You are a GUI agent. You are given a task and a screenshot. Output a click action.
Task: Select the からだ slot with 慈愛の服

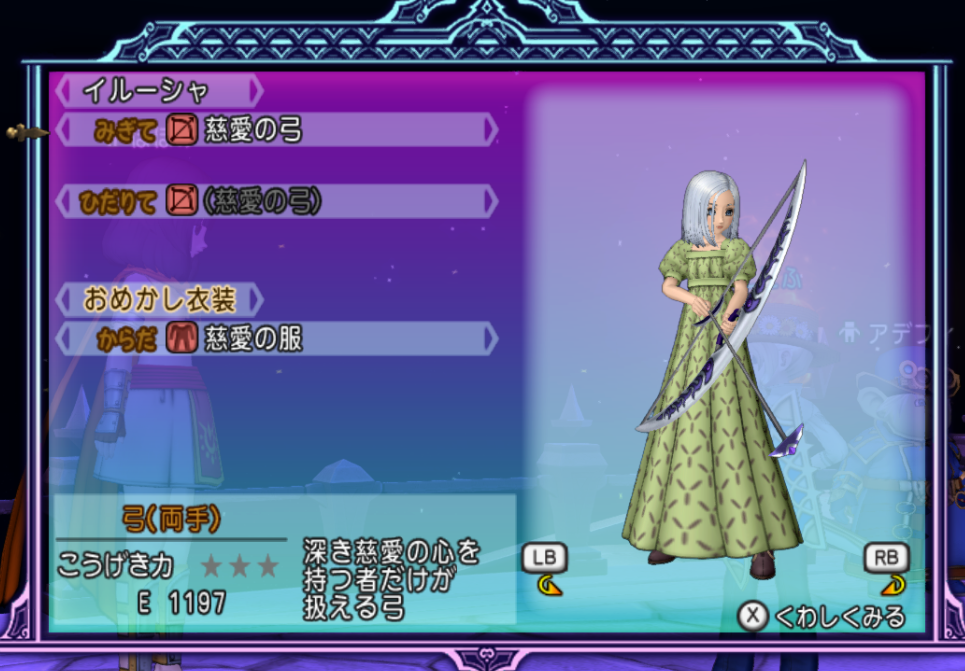click(x=276, y=339)
